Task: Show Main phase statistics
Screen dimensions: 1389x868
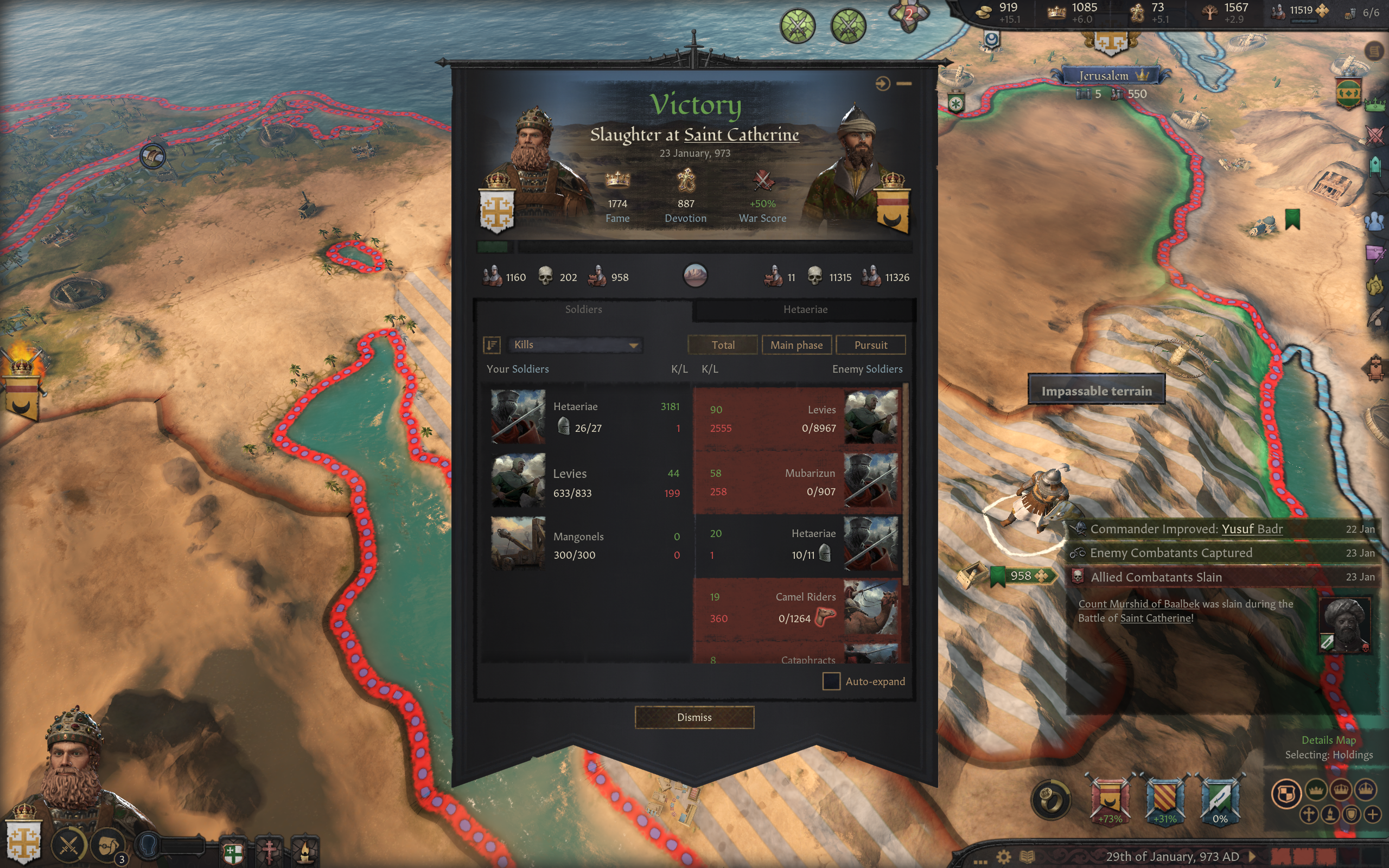Action: (x=796, y=345)
